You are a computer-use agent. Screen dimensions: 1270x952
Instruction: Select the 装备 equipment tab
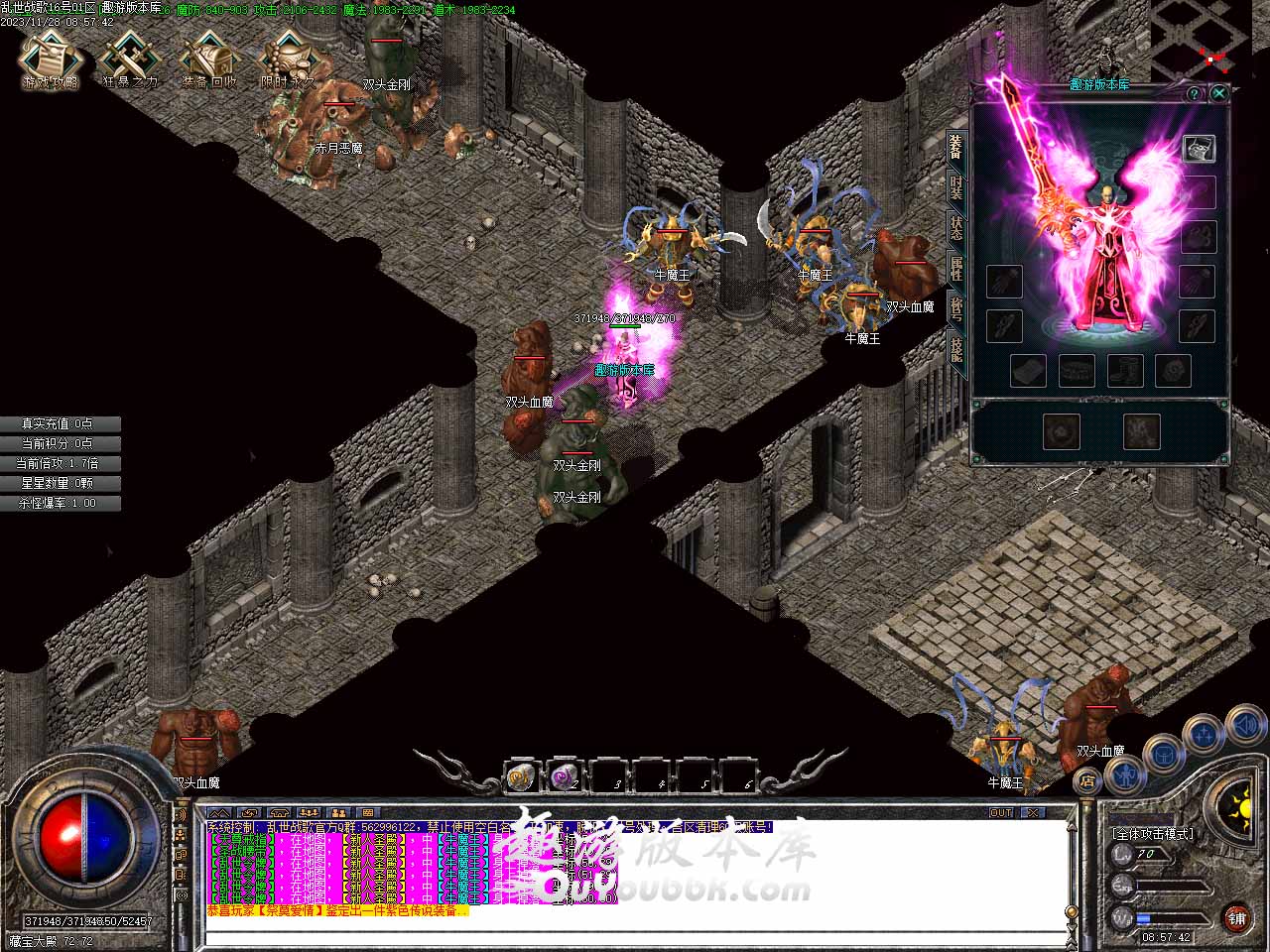coord(955,147)
